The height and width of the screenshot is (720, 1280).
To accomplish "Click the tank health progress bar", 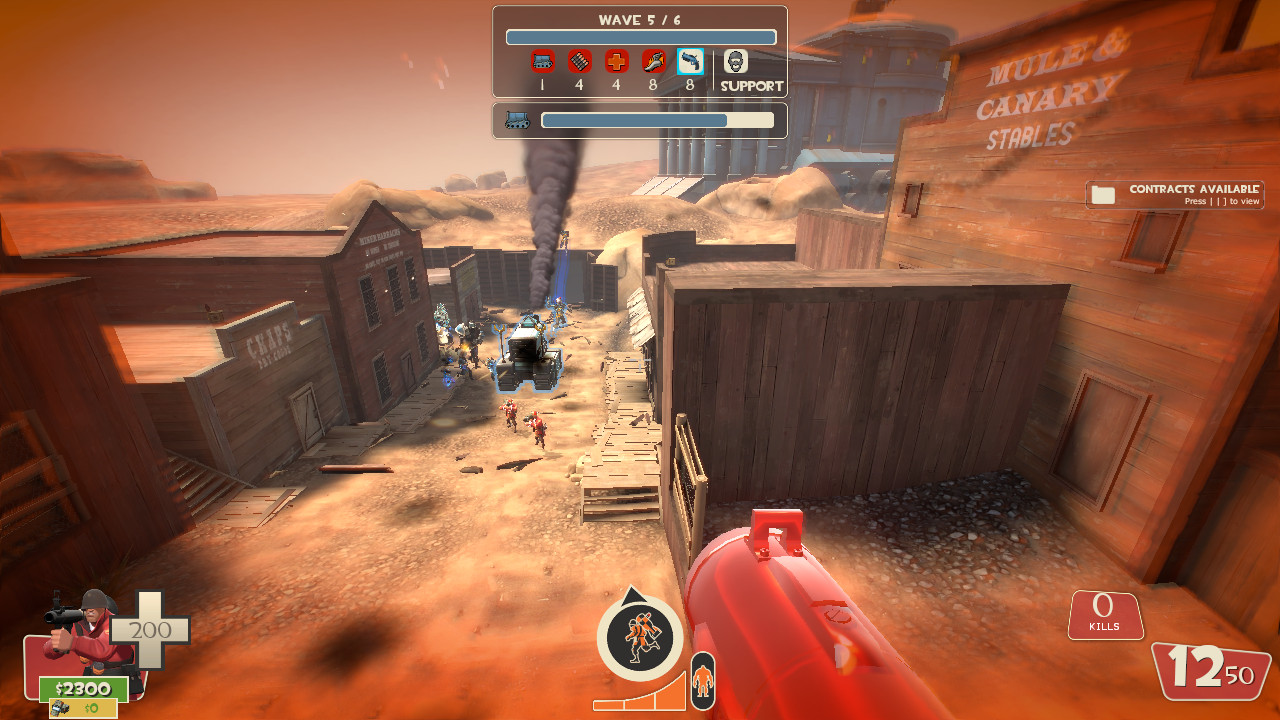I will point(655,119).
